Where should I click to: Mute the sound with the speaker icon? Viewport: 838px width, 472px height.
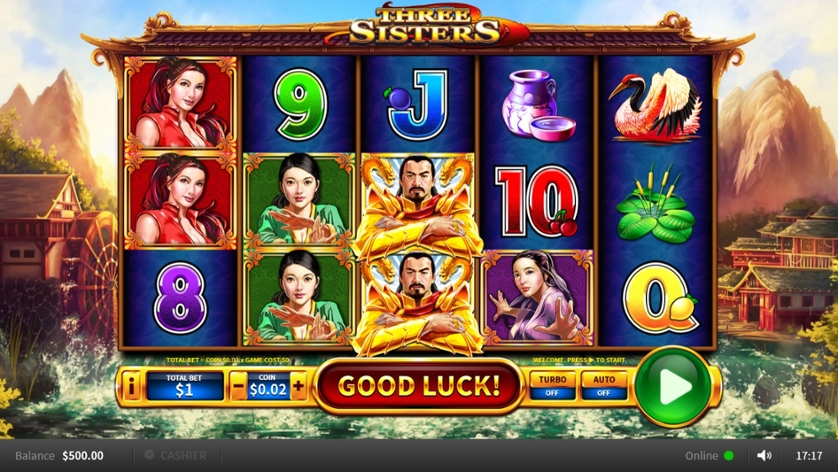pyautogui.click(x=764, y=456)
